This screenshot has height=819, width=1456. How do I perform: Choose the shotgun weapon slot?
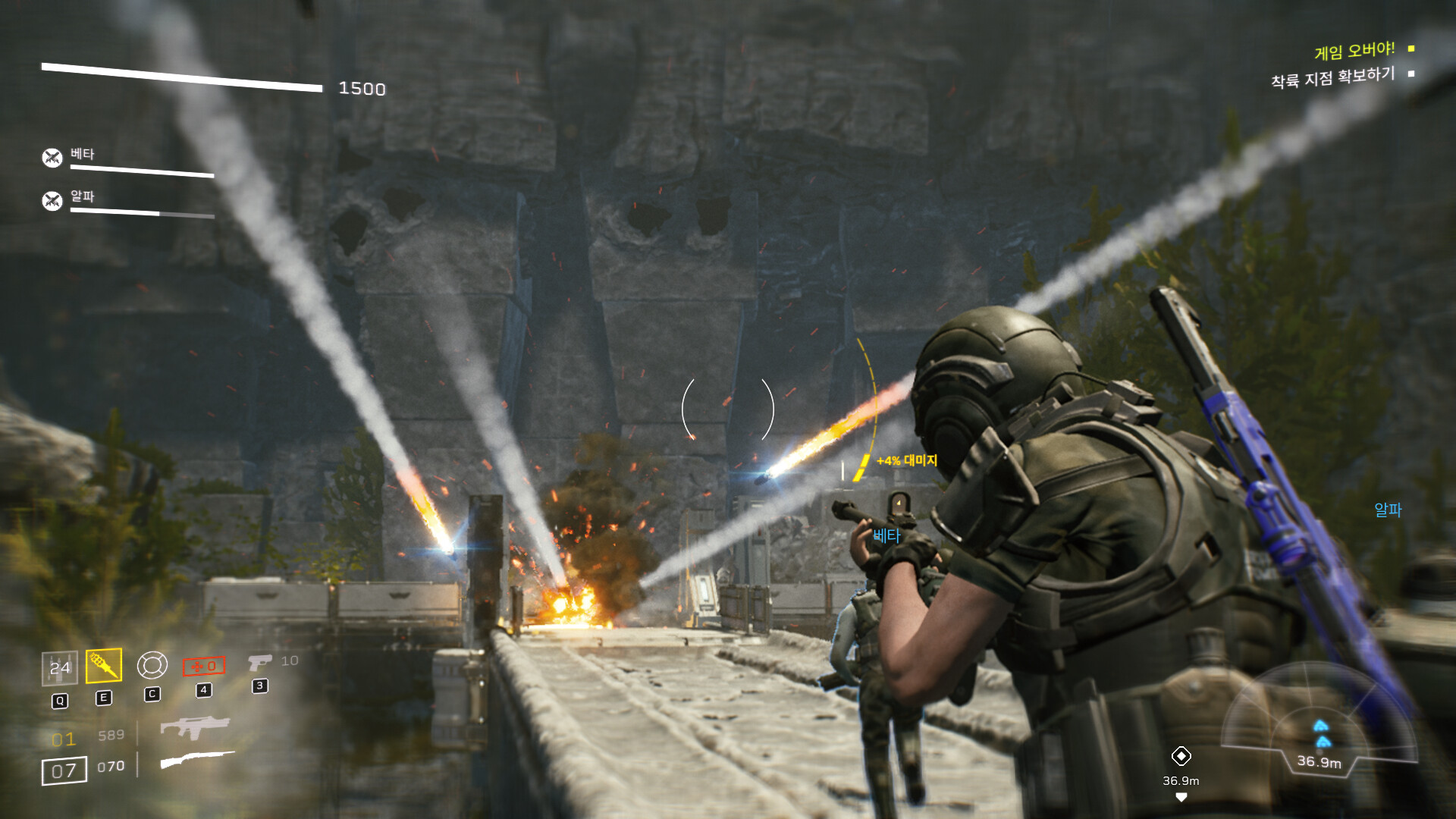point(197,759)
